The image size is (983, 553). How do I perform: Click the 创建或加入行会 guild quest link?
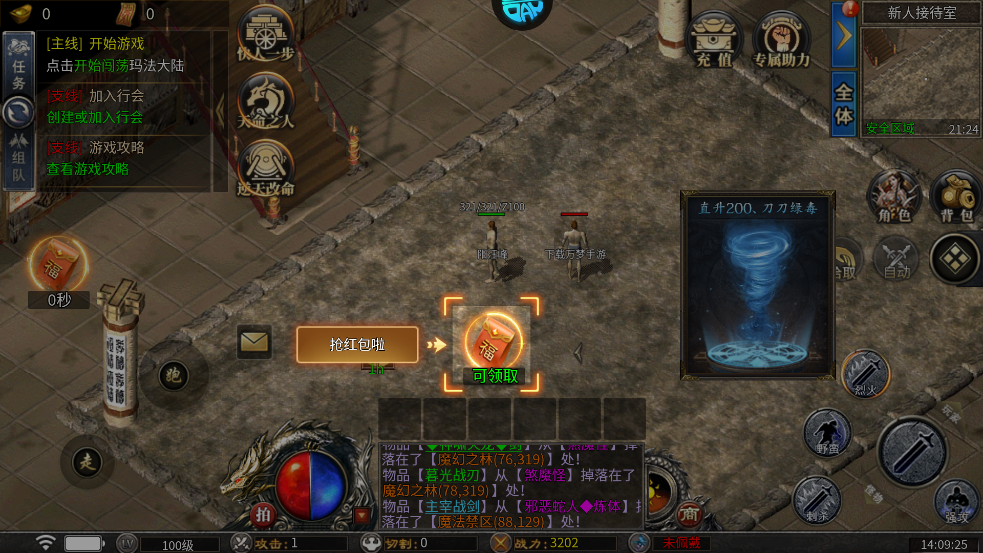click(95, 117)
